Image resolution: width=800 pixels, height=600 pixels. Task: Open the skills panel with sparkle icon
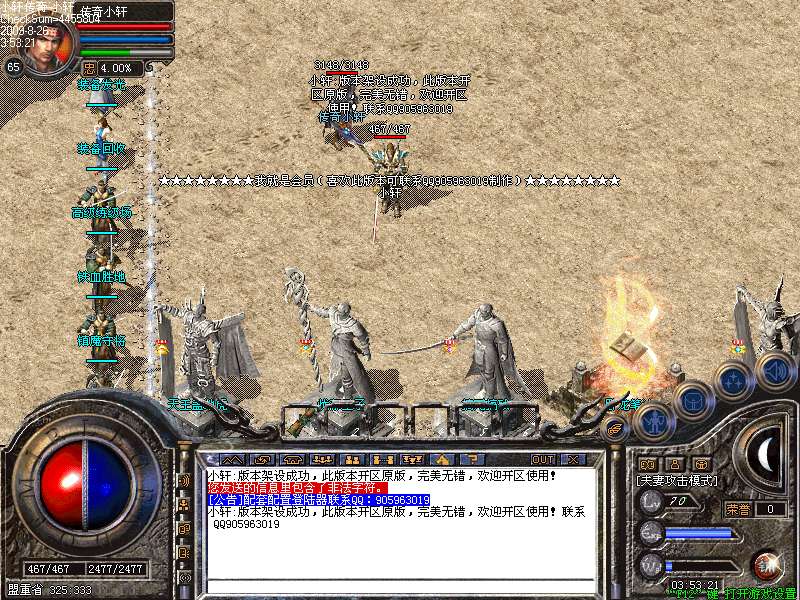[735, 381]
